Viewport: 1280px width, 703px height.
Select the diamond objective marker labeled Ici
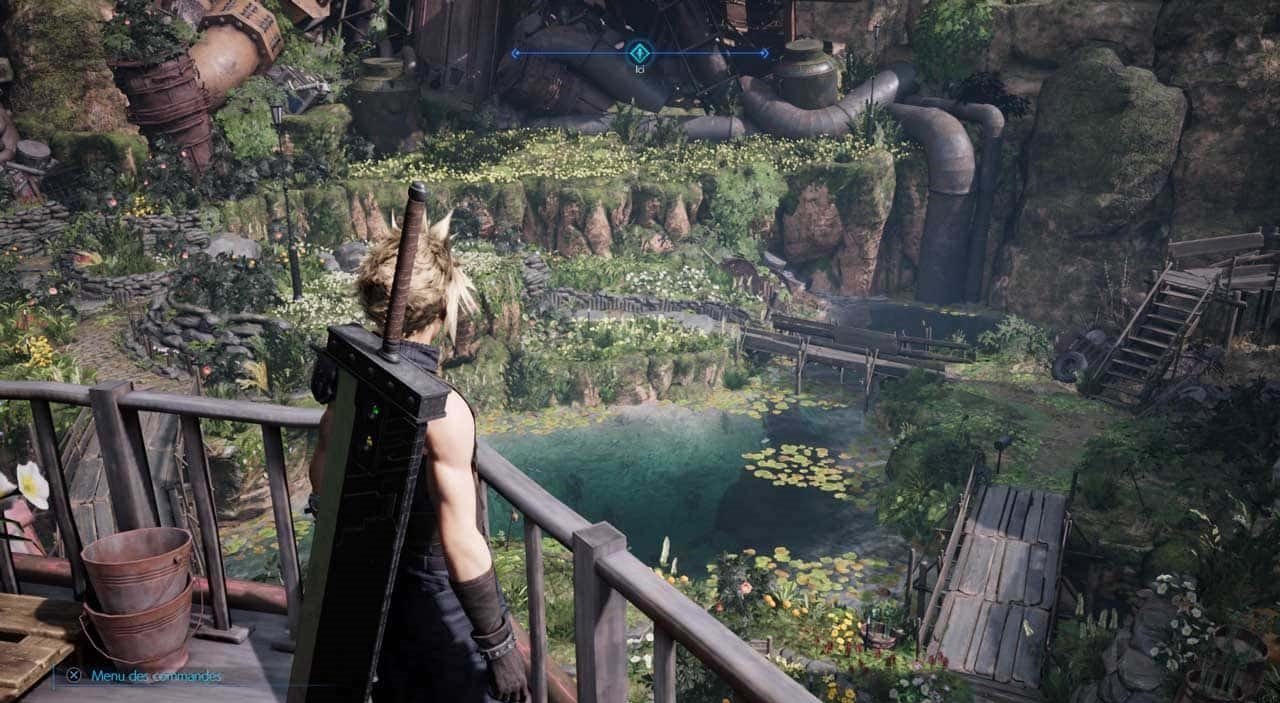[640, 52]
